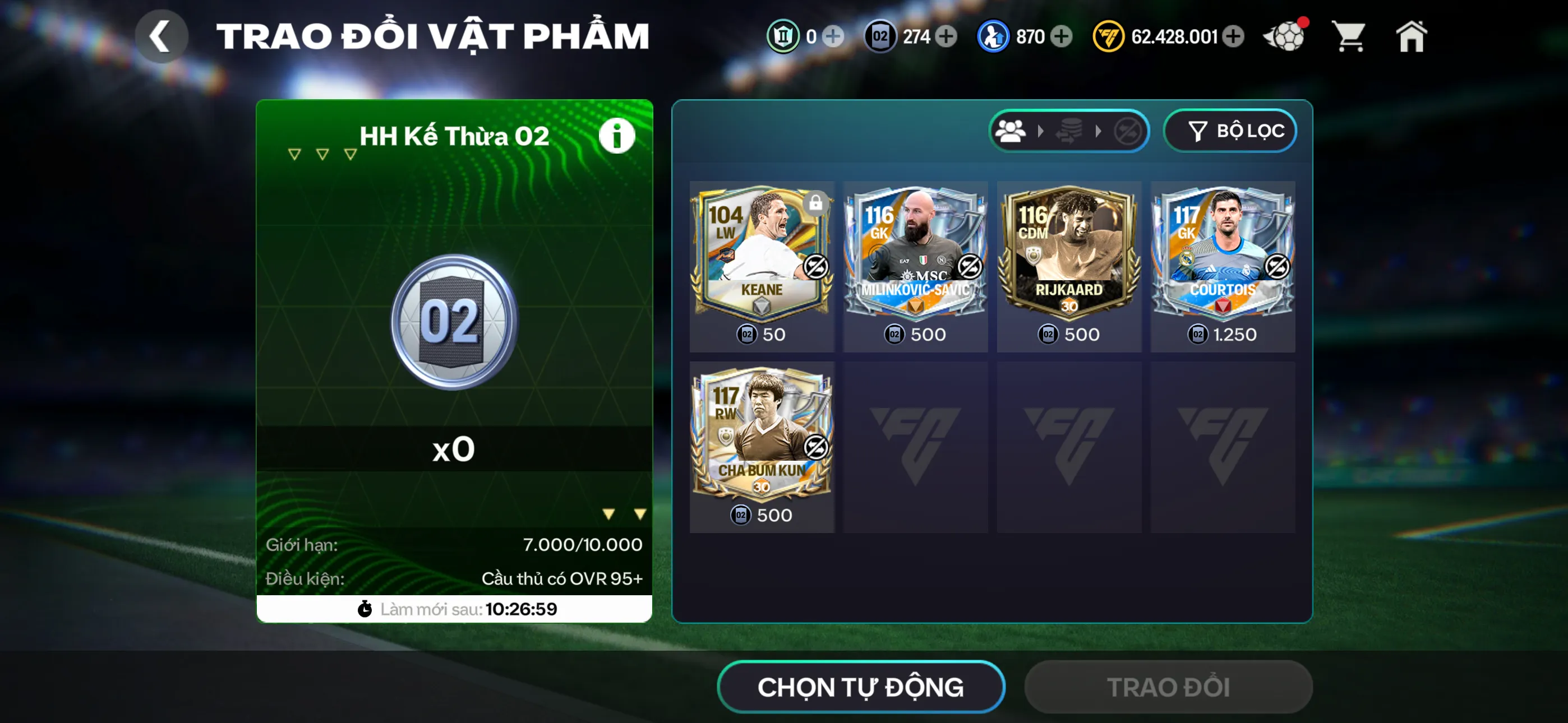The height and width of the screenshot is (723, 1568).
Task: Expand the triangle arrows beside HH Kế Thừa 02
Action: (321, 154)
